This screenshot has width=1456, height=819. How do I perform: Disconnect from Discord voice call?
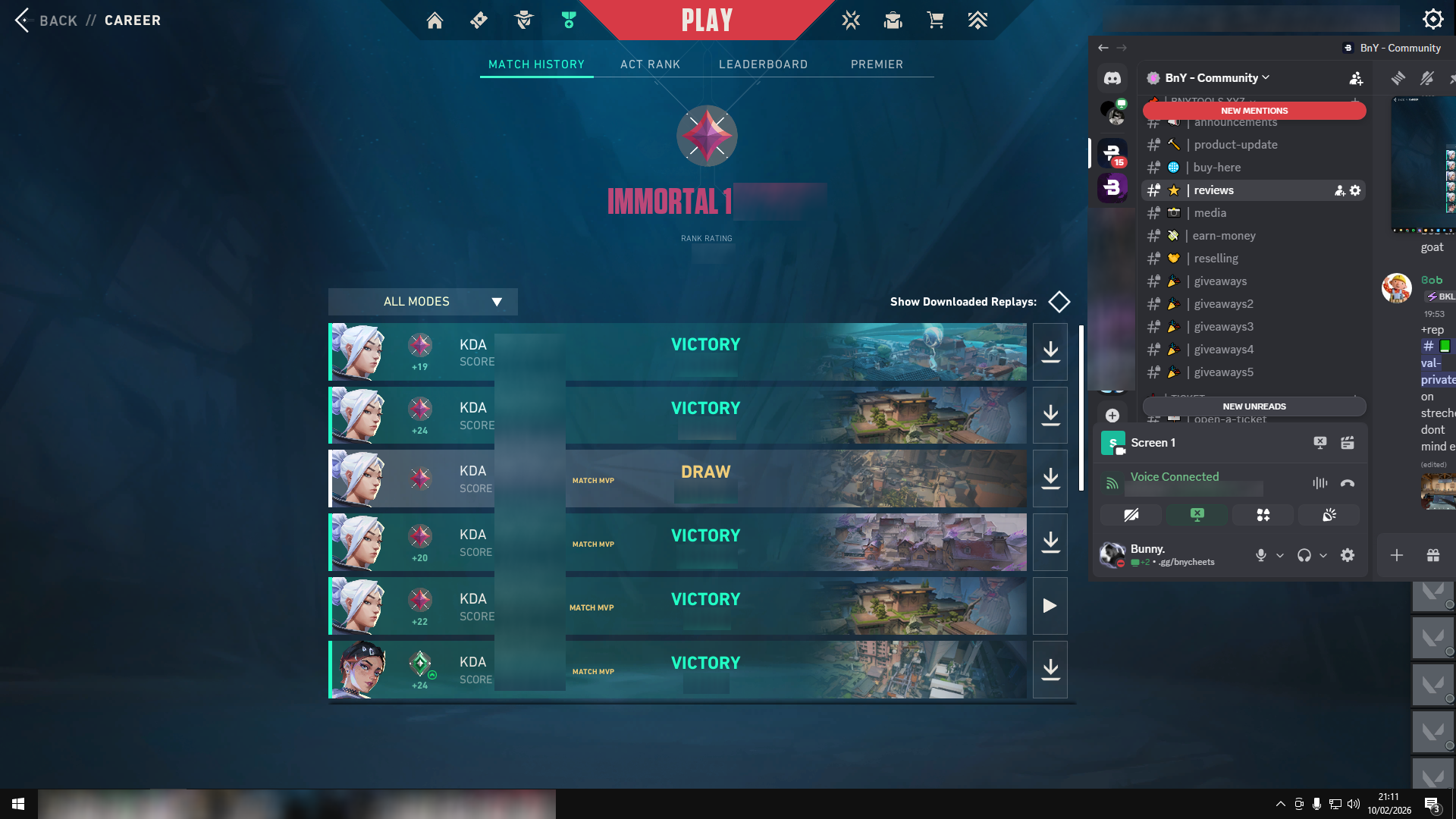pyautogui.click(x=1347, y=483)
